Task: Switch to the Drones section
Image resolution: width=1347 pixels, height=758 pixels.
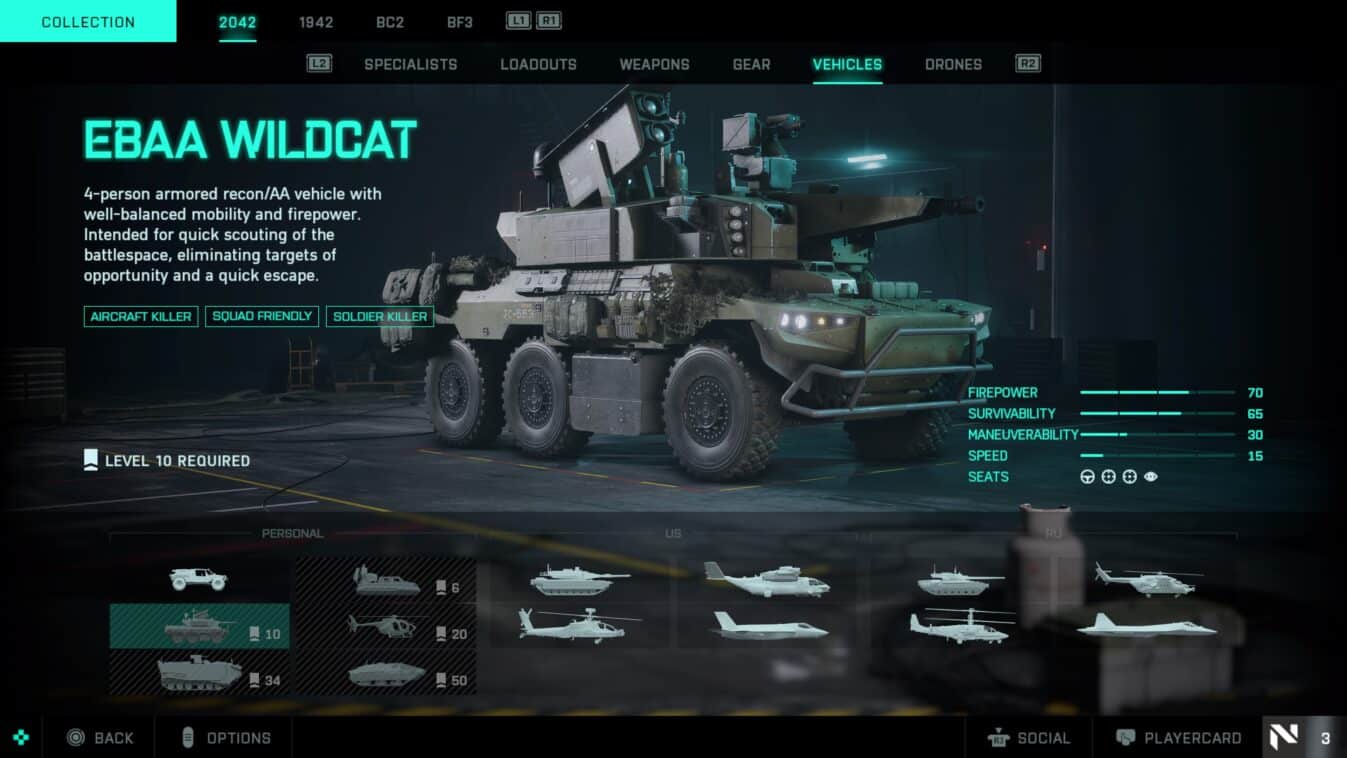Action: coord(953,64)
